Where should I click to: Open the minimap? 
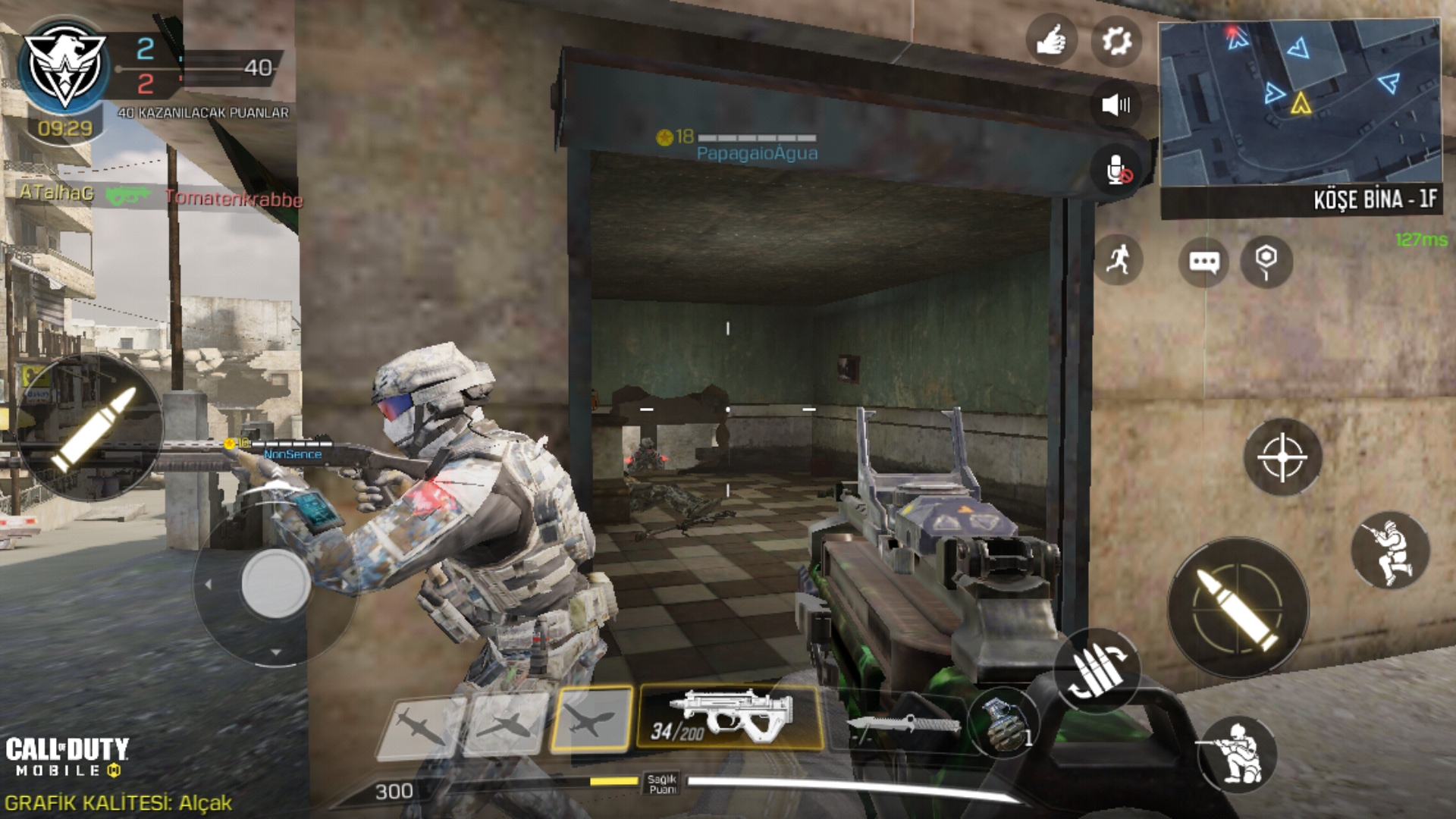[1300, 102]
